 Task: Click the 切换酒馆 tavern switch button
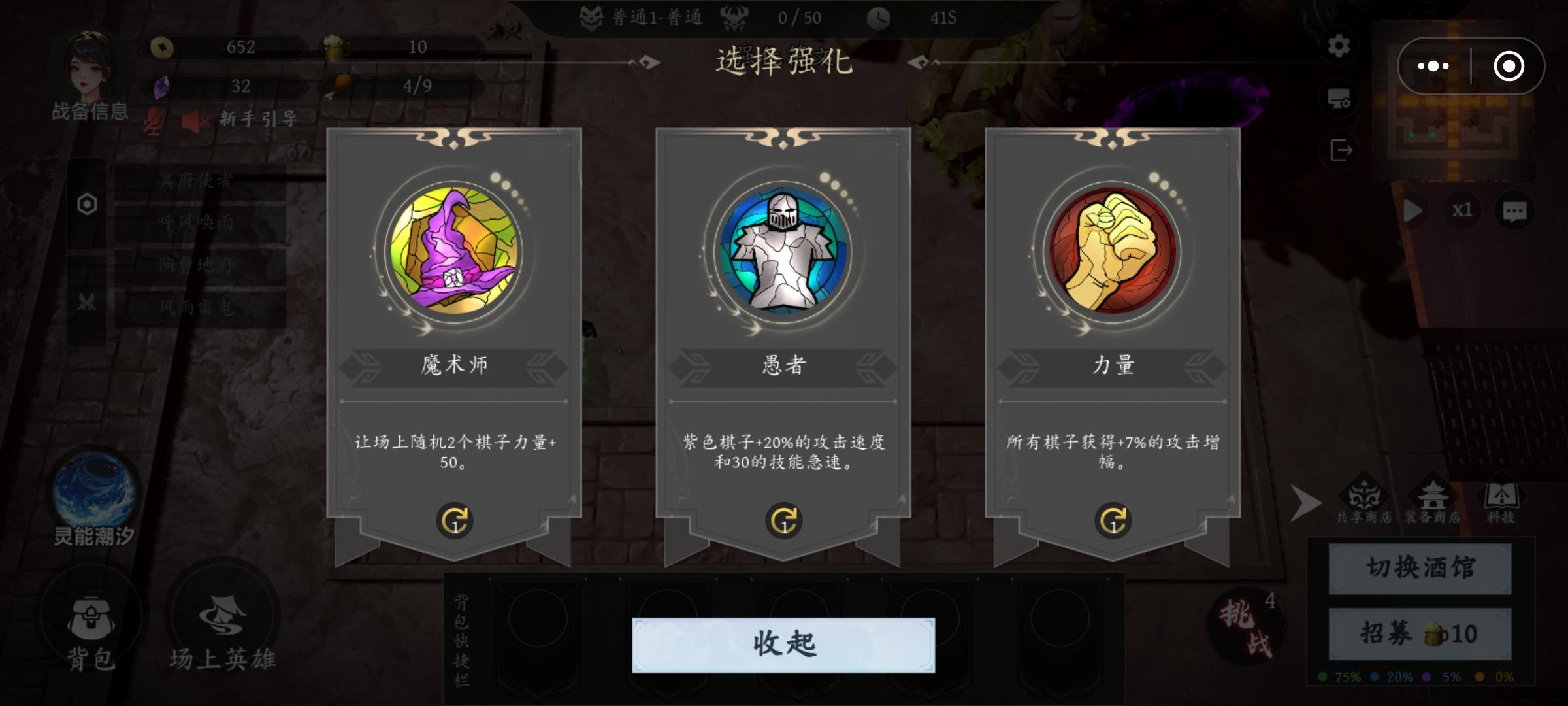(x=1419, y=567)
